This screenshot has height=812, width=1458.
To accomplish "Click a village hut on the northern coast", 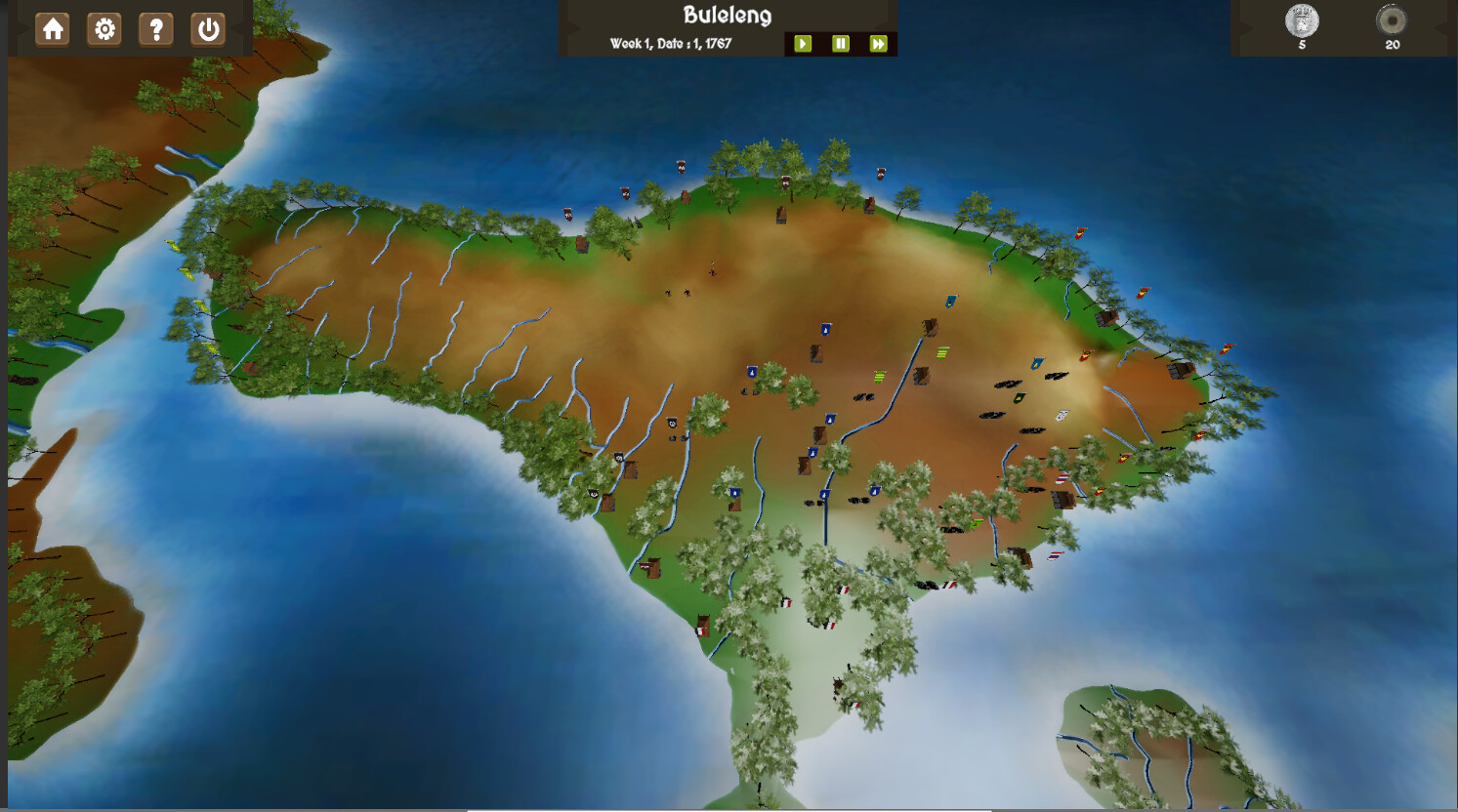I will coord(781,214).
